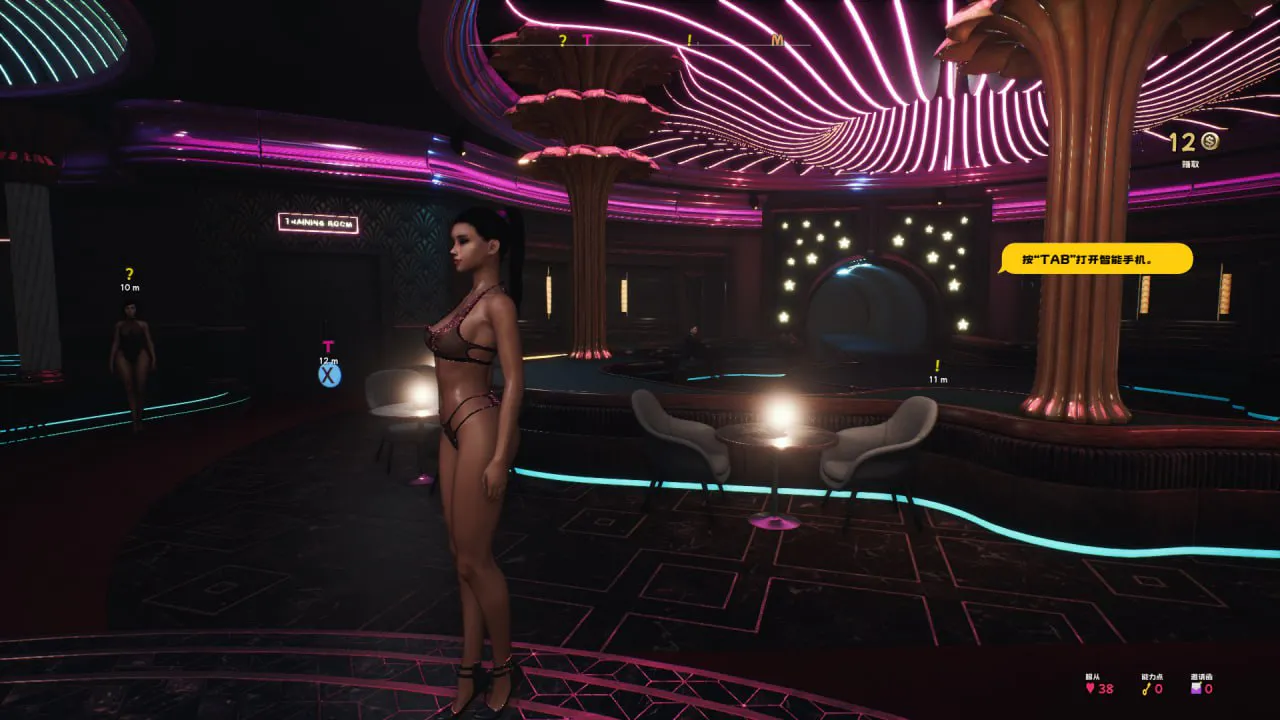This screenshot has height=720, width=1280.
Task: Click the question mark waypoint labeled 10 m
Action: (x=129, y=274)
